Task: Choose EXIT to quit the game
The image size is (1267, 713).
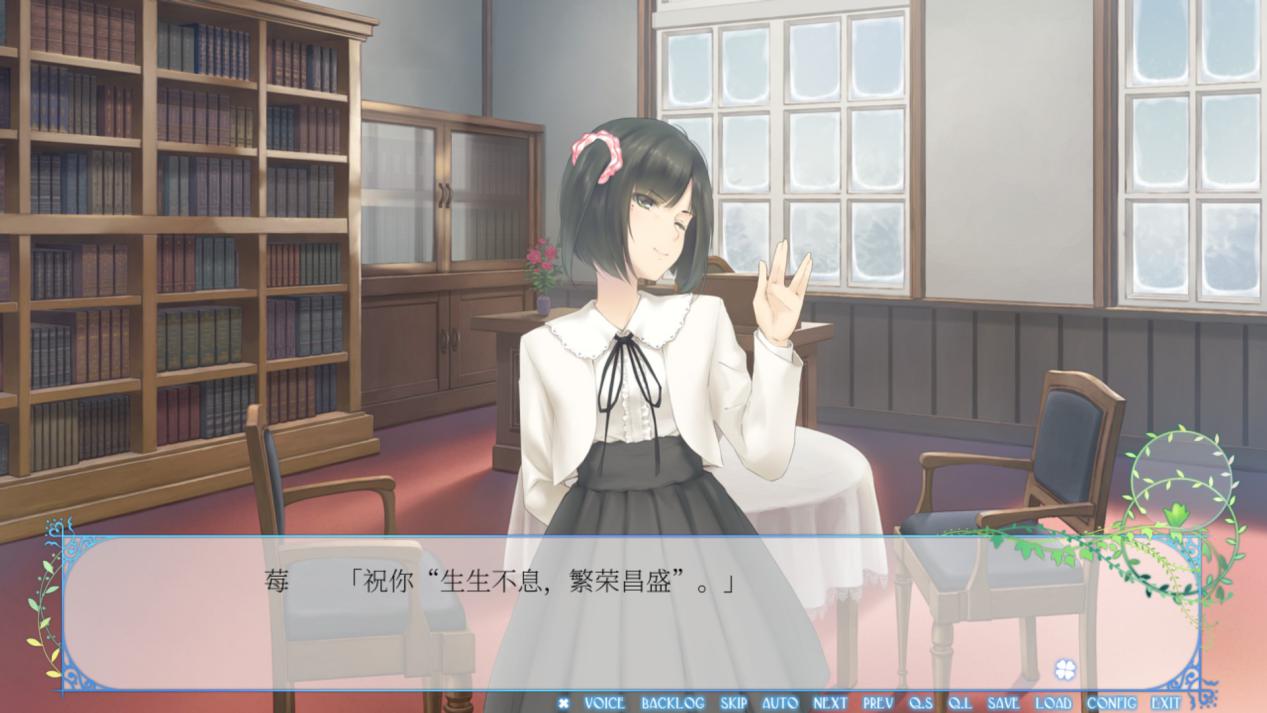Action: (1165, 703)
